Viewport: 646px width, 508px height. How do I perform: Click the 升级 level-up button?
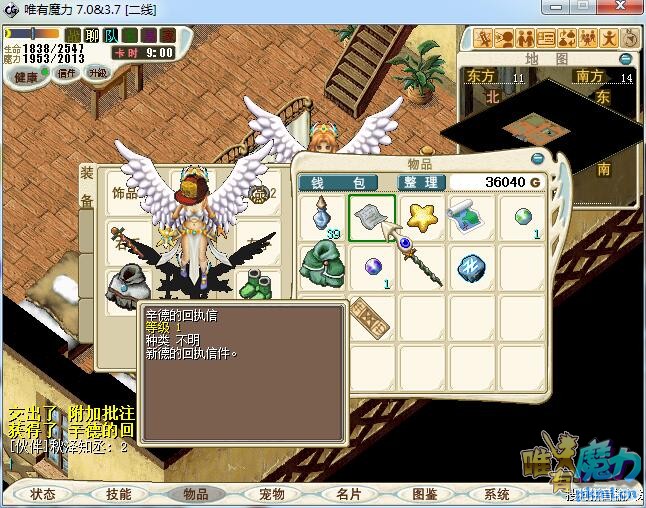[97, 73]
